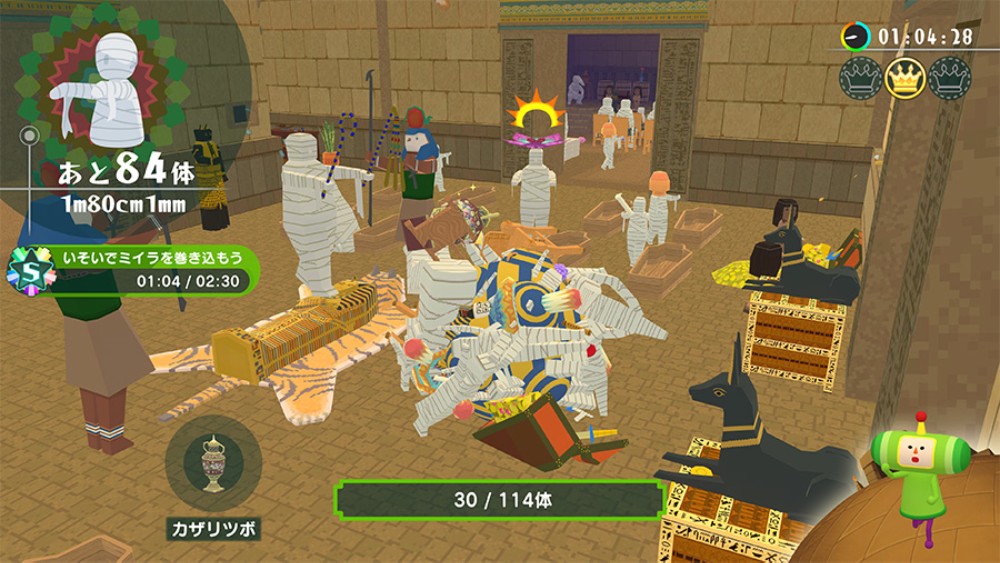
Task: Choose the gold crown icon
Action: pos(904,78)
